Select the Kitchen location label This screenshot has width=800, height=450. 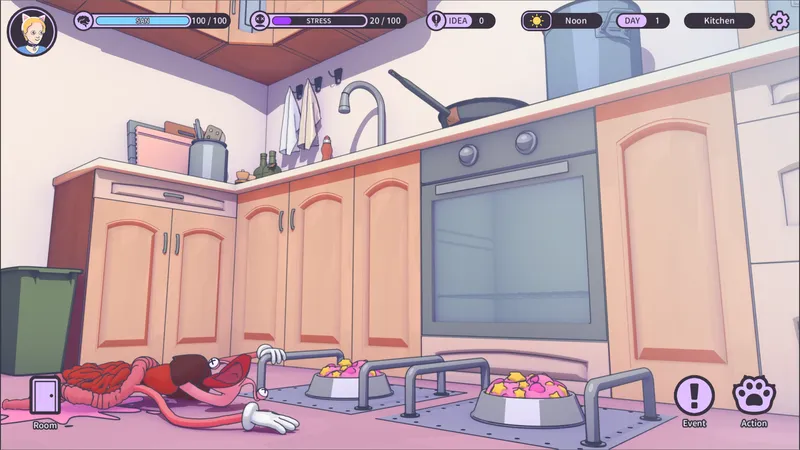(x=719, y=20)
